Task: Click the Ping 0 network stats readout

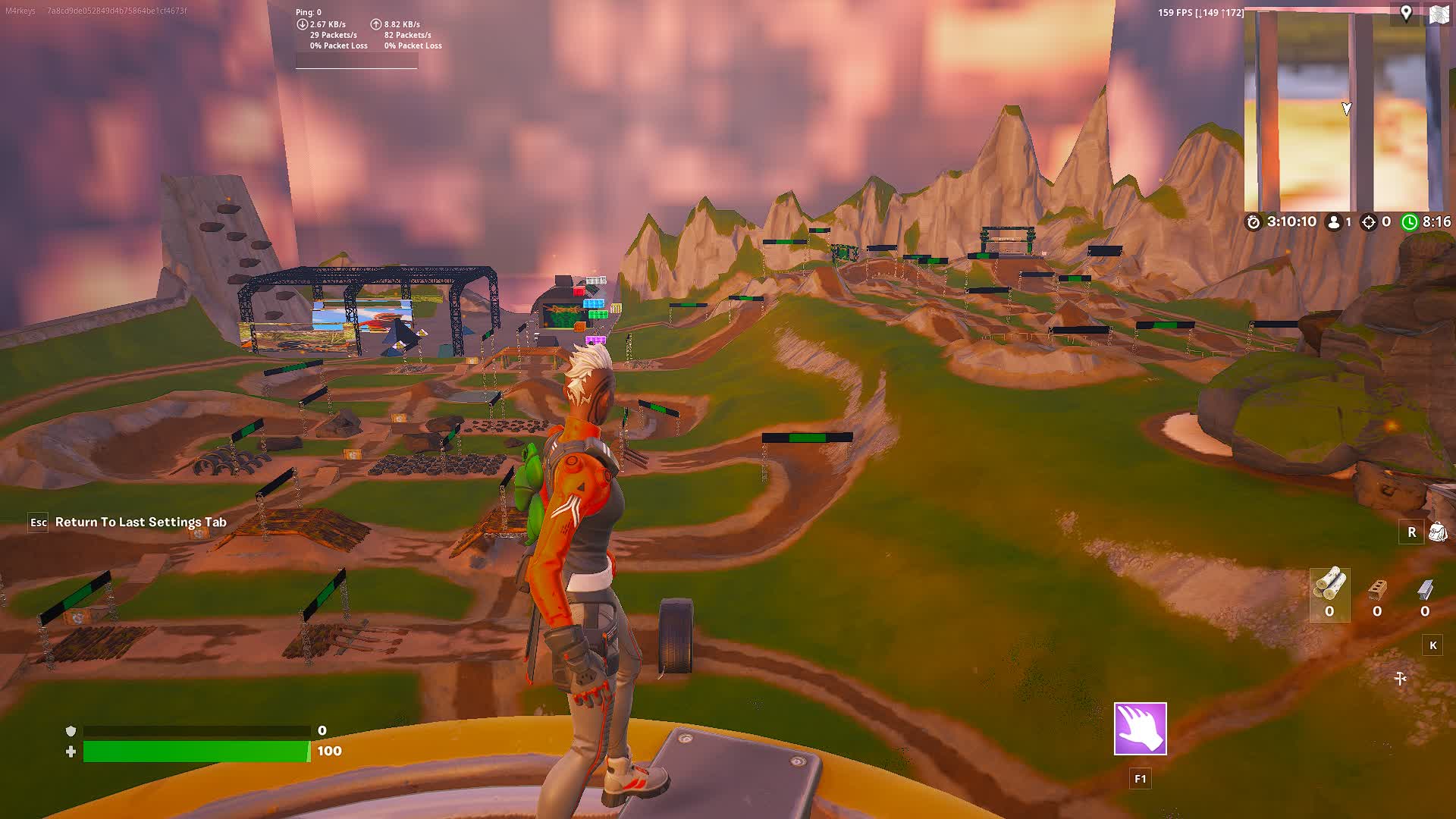Action: click(x=308, y=12)
